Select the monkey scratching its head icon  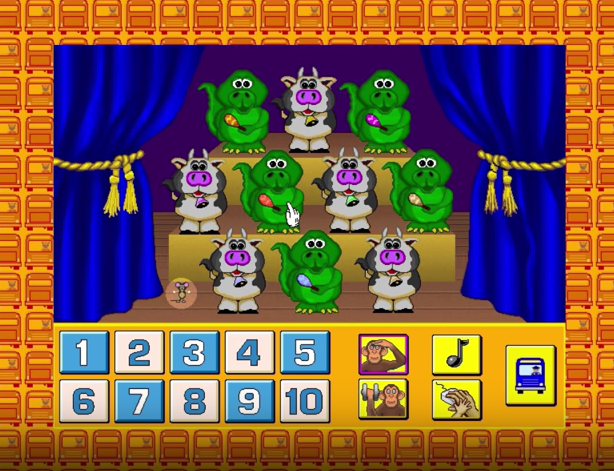[x=383, y=354]
